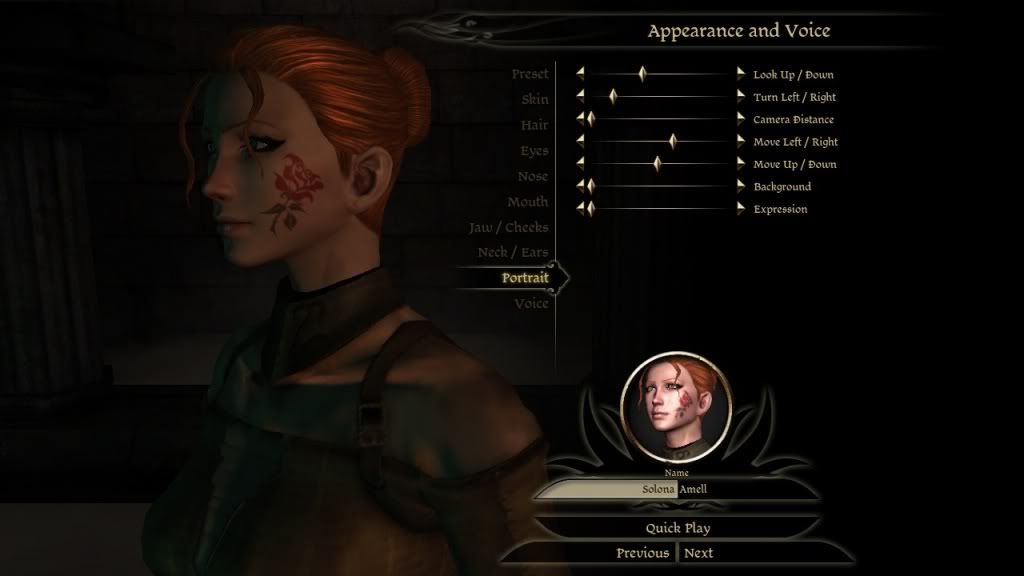
Task: Advance Expression with its right arrow
Action: coord(741,208)
